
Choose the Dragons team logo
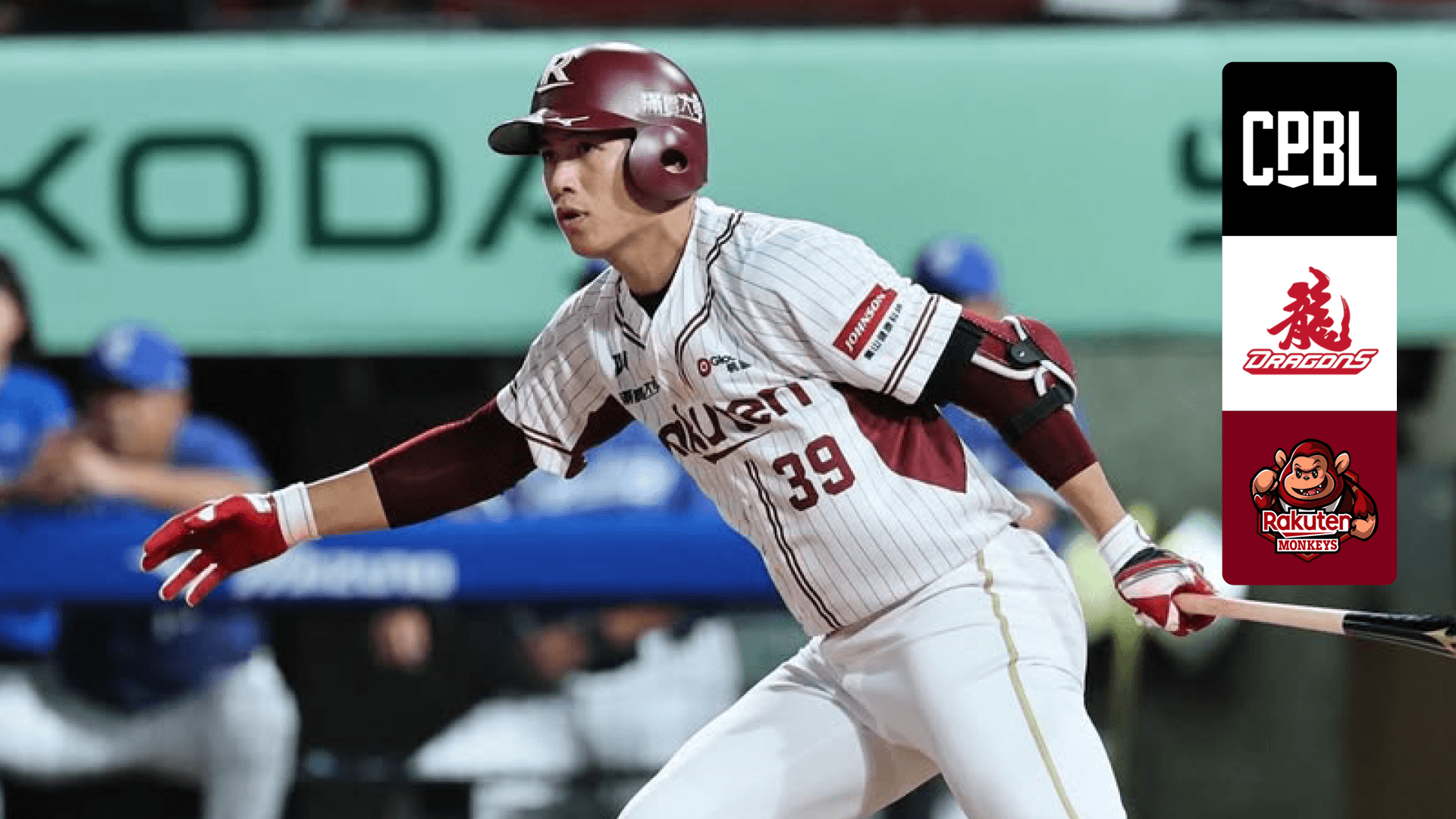point(1309,323)
